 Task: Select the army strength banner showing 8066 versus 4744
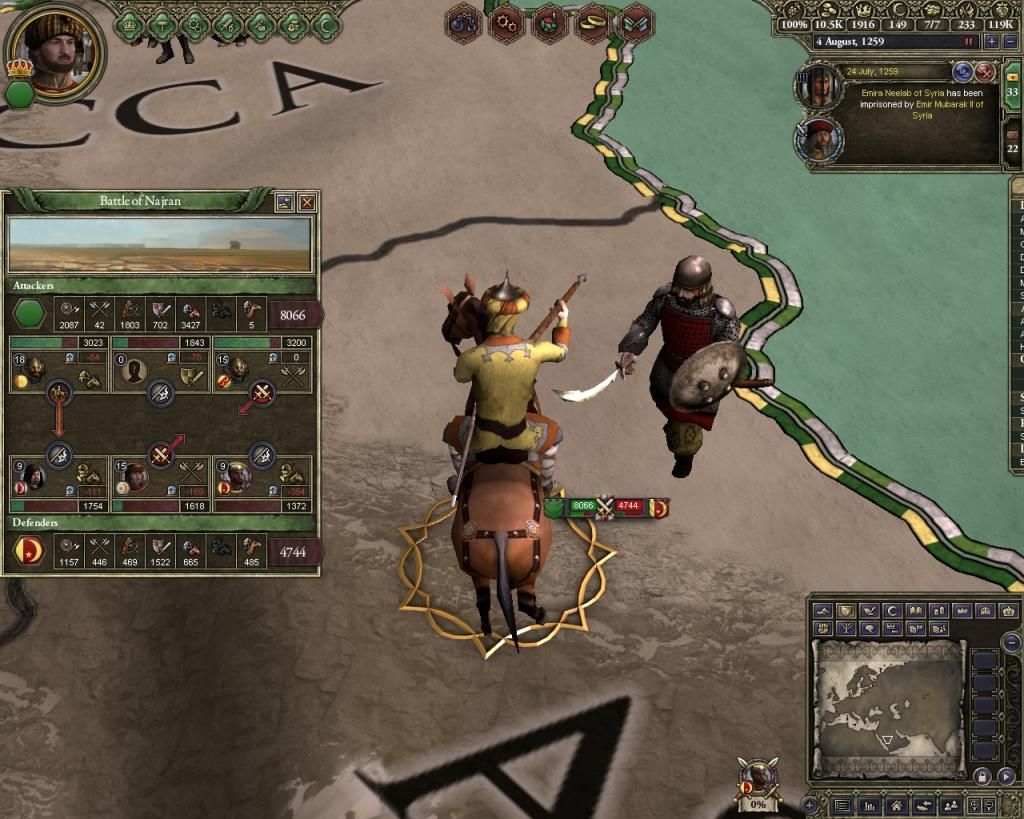click(x=607, y=508)
